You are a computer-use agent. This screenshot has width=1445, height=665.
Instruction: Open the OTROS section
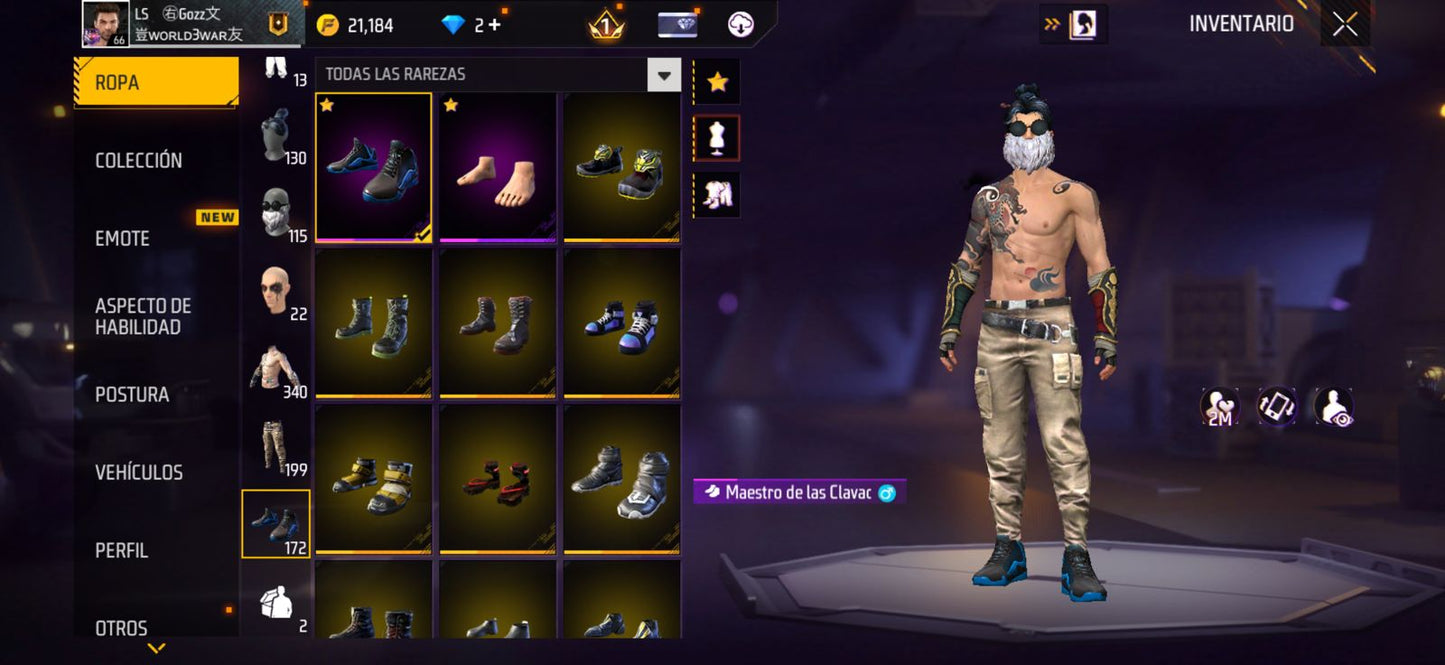point(121,628)
